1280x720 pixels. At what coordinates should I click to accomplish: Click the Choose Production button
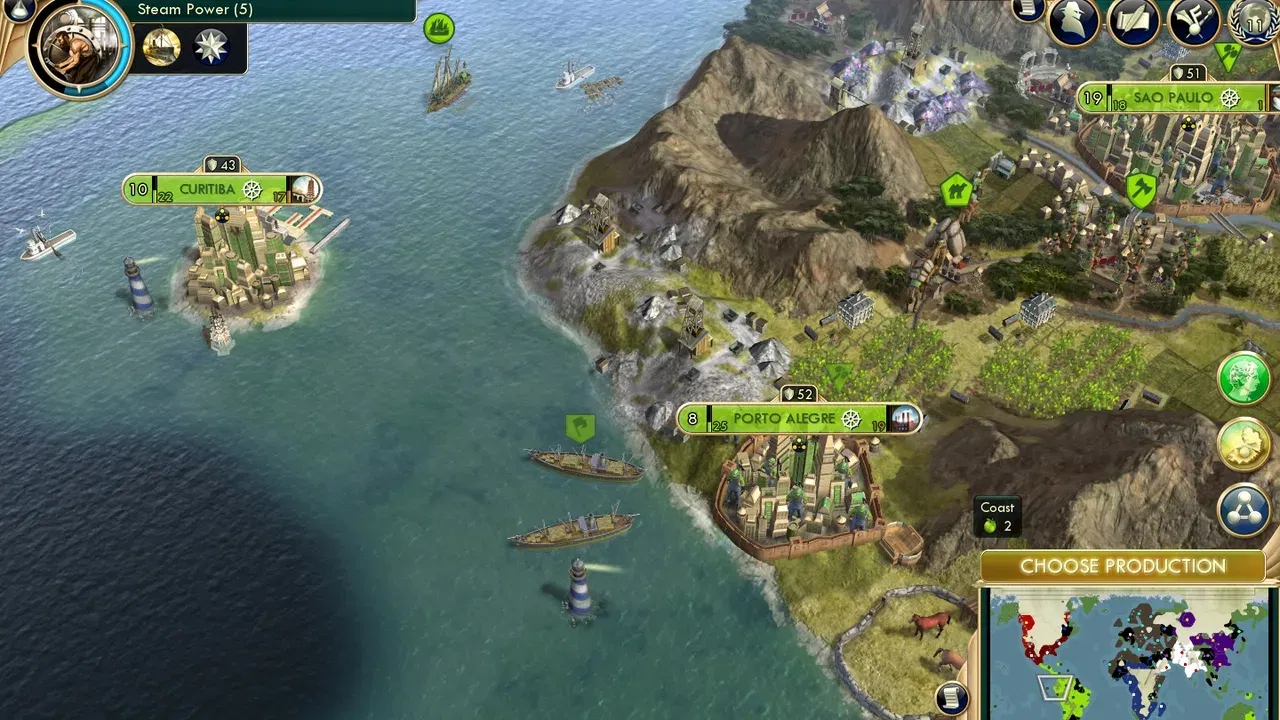[1122, 566]
